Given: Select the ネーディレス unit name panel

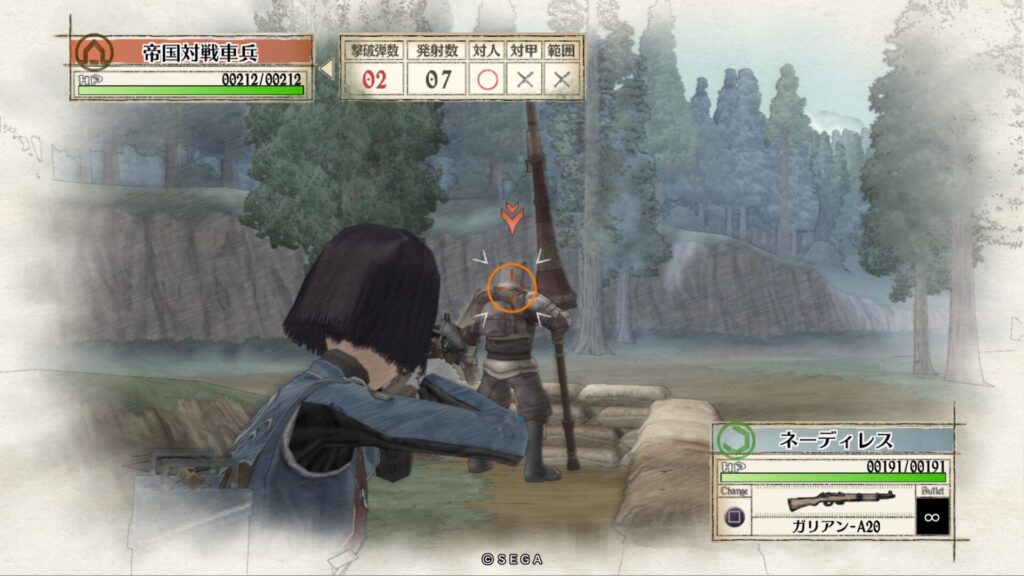Looking at the screenshot, I should click(849, 440).
